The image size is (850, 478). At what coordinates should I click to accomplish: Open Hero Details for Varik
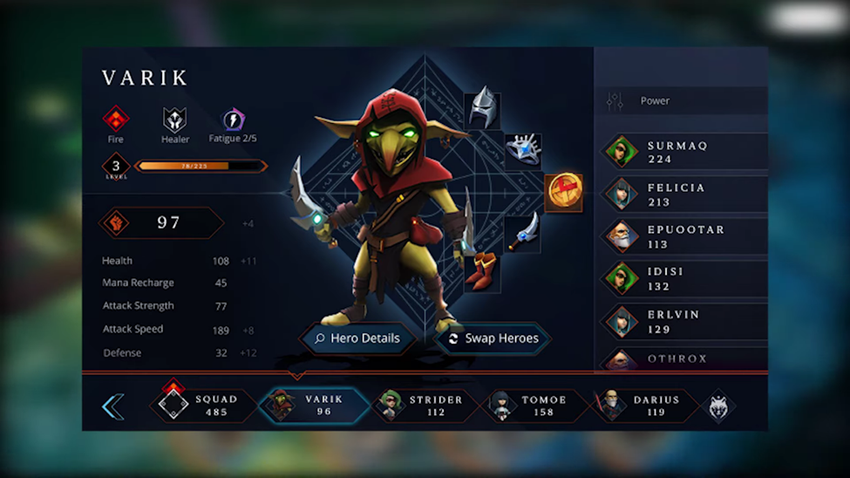click(x=357, y=339)
